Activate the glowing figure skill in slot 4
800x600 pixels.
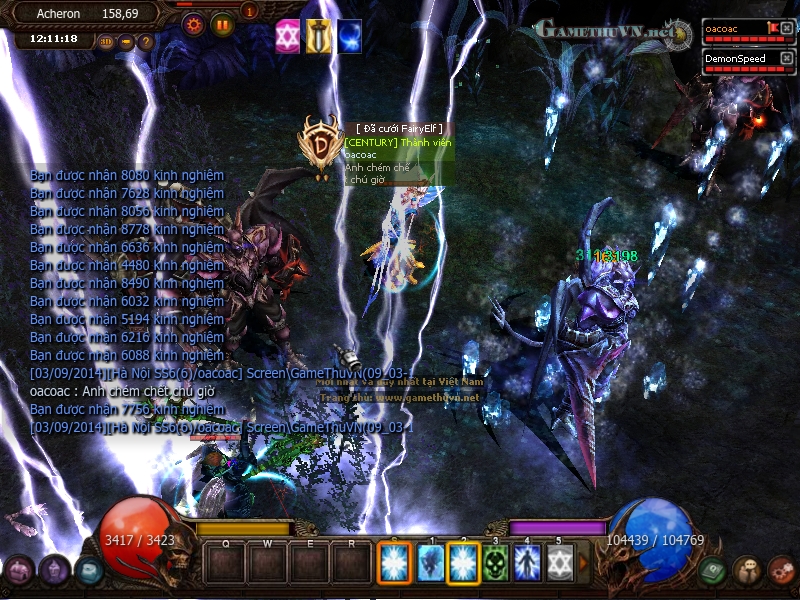pos(528,563)
